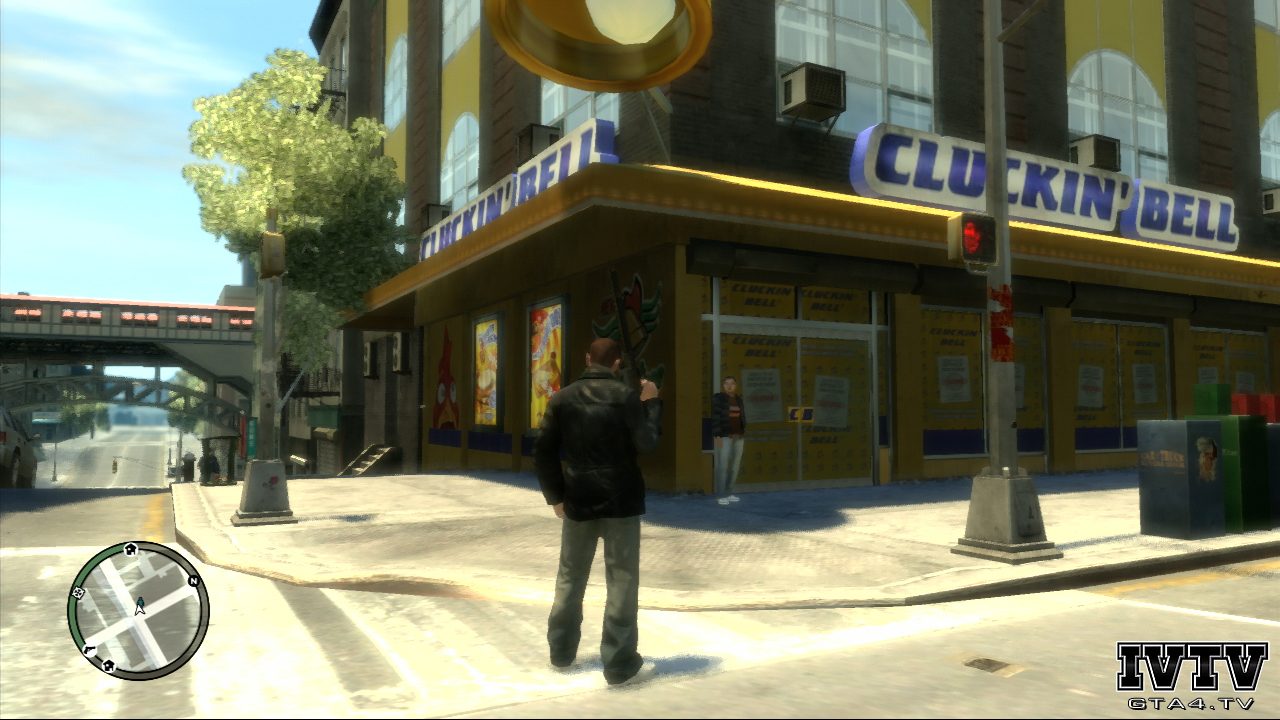This screenshot has height=720, width=1280.
Task: Select the pistol gun shop blip
Action: [x=89, y=650]
